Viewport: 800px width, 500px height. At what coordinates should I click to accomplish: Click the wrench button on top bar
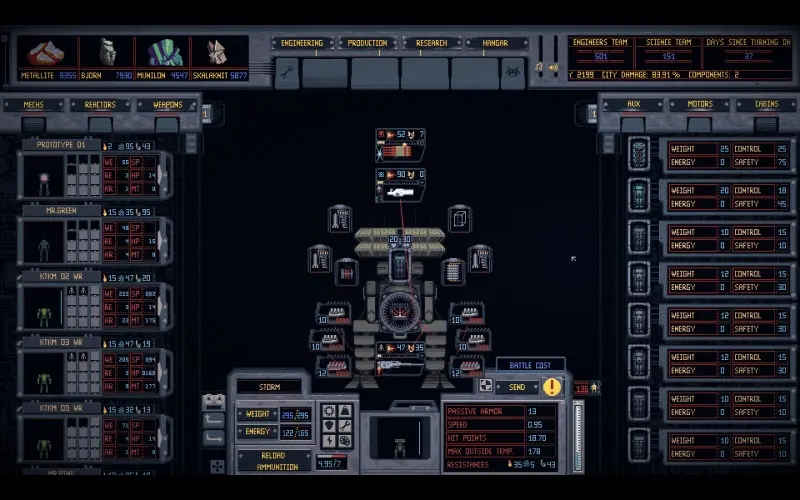[x=286, y=72]
